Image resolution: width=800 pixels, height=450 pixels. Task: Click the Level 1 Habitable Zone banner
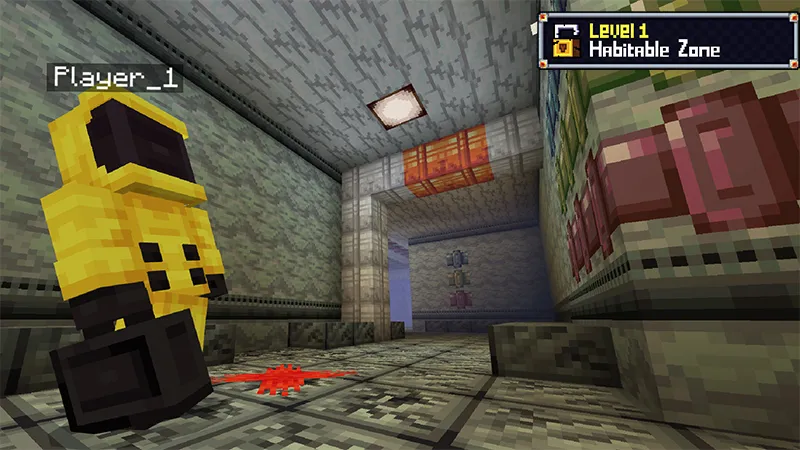pyautogui.click(x=668, y=39)
